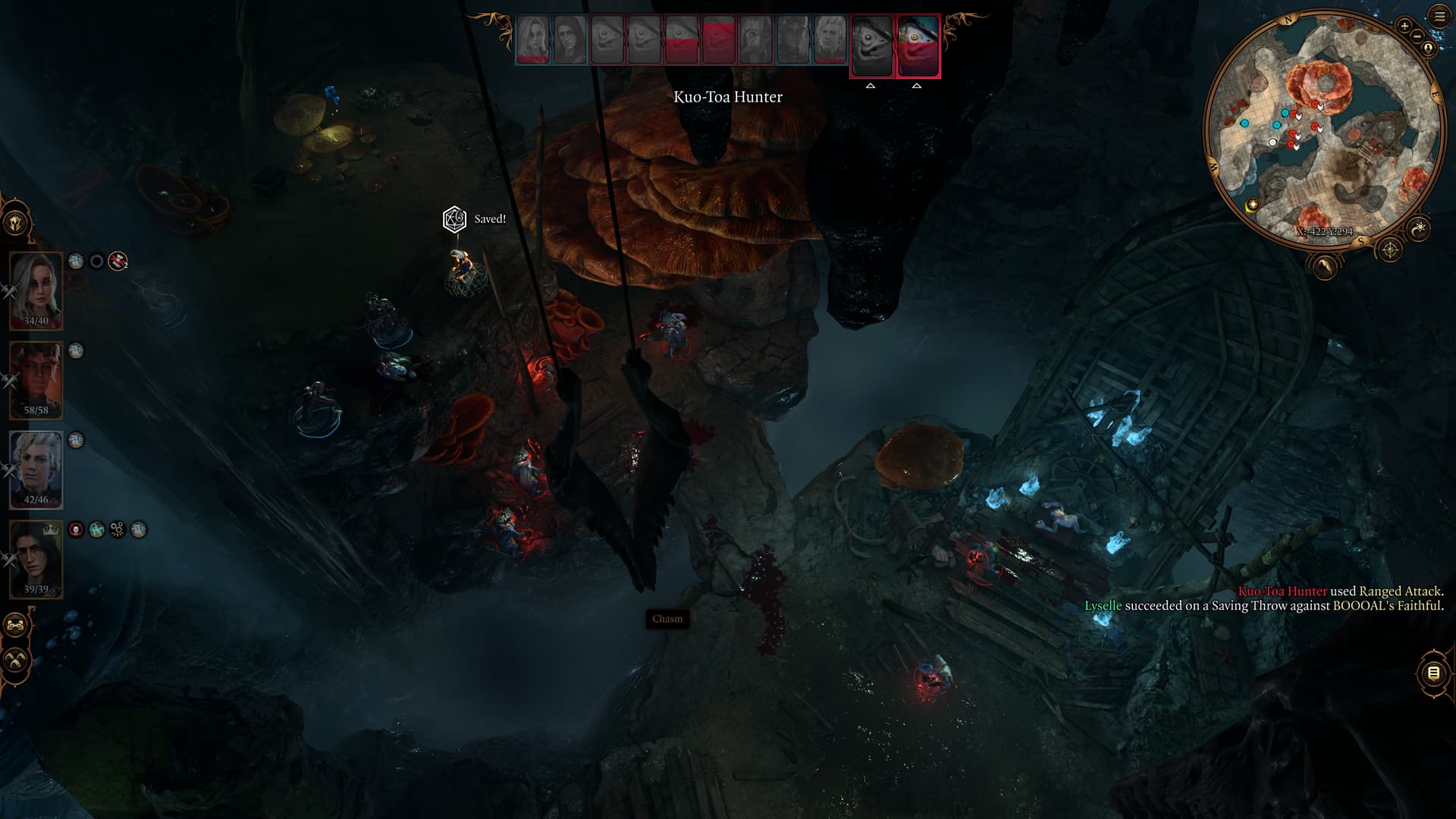Image resolution: width=1456 pixels, height=819 pixels.
Task: Open the combat log scroll button
Action: pyautogui.click(x=1432, y=673)
